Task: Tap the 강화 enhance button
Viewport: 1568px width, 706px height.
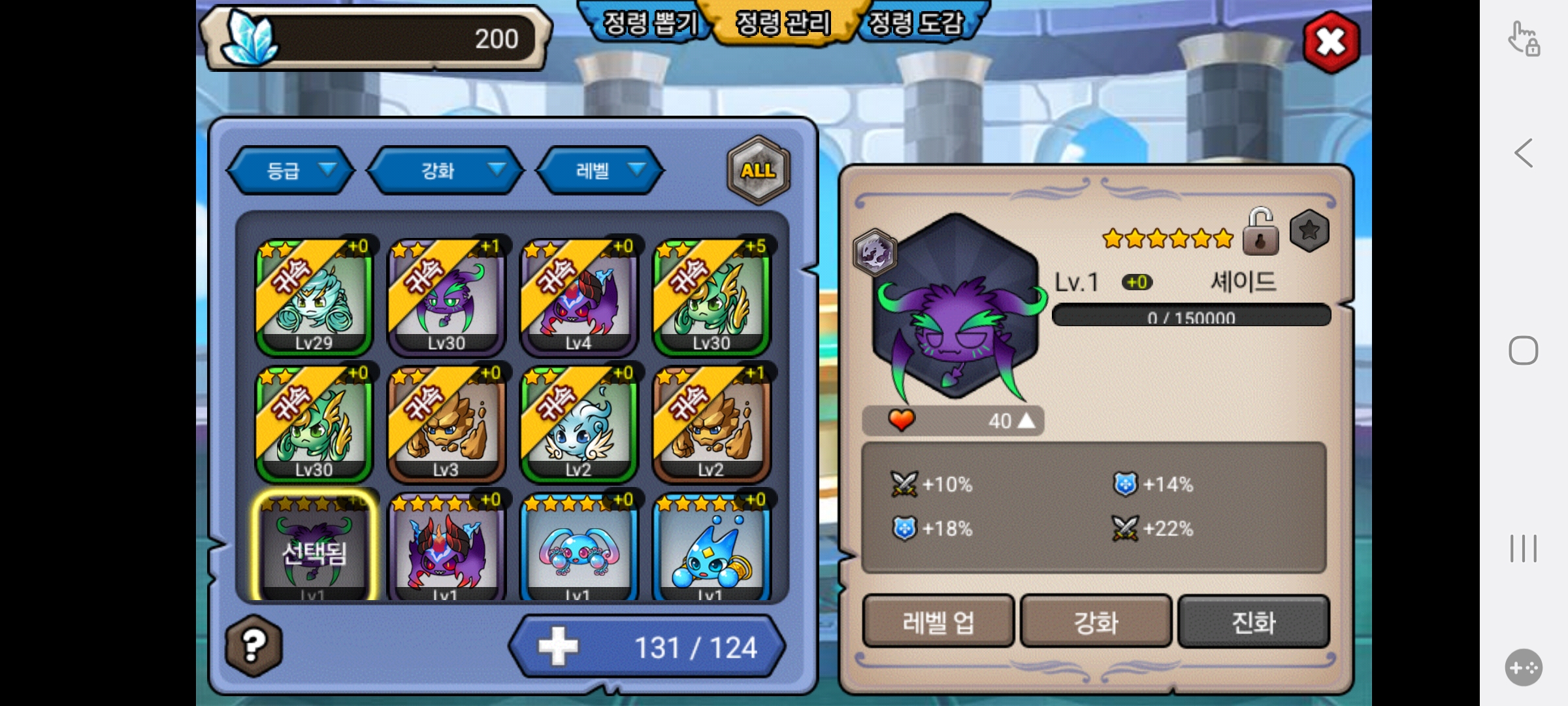Action: (1096, 622)
